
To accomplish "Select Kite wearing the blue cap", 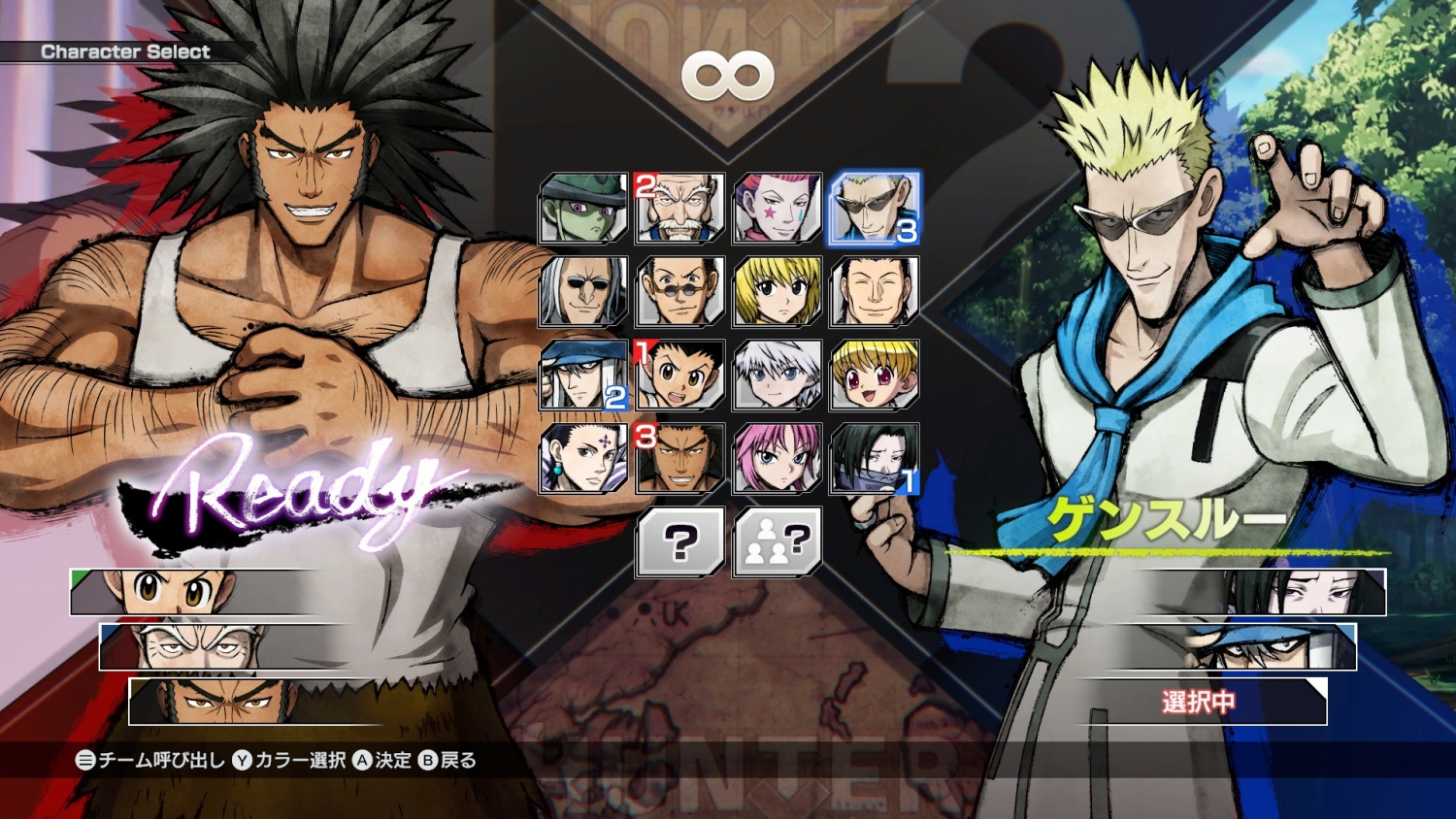I will click(583, 375).
